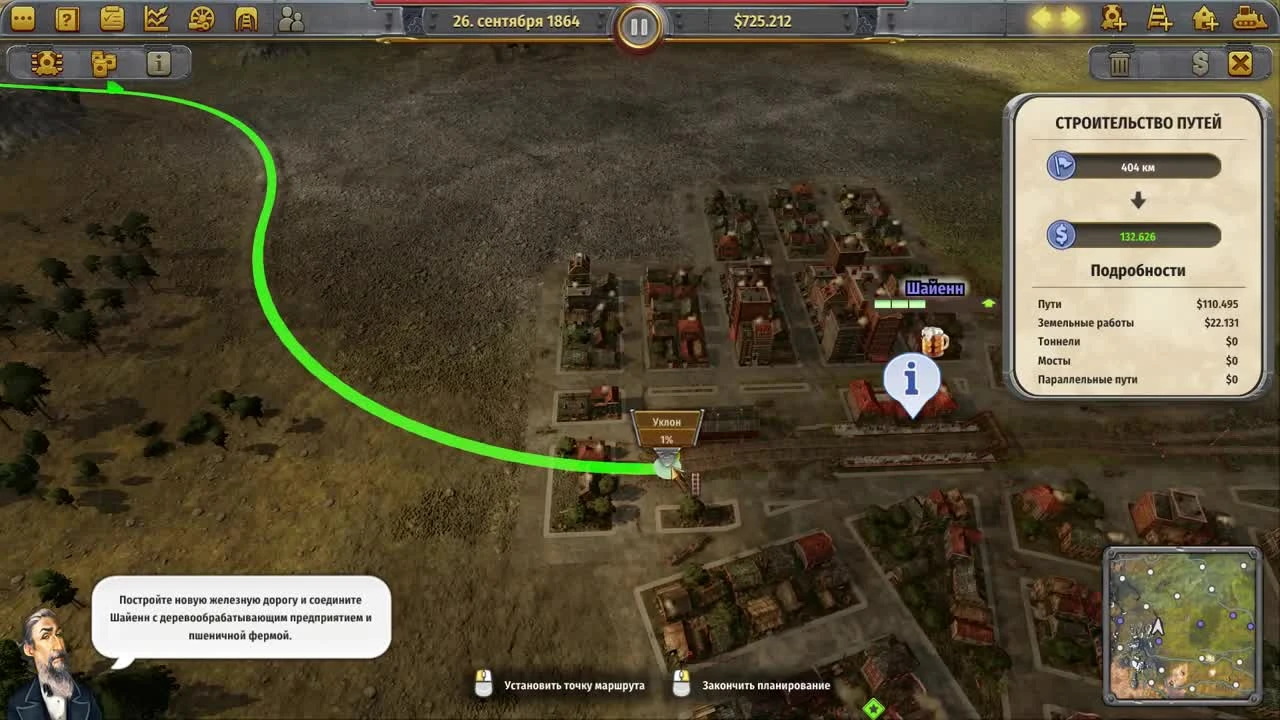
Task: Open the station building tool
Action: (1207, 19)
